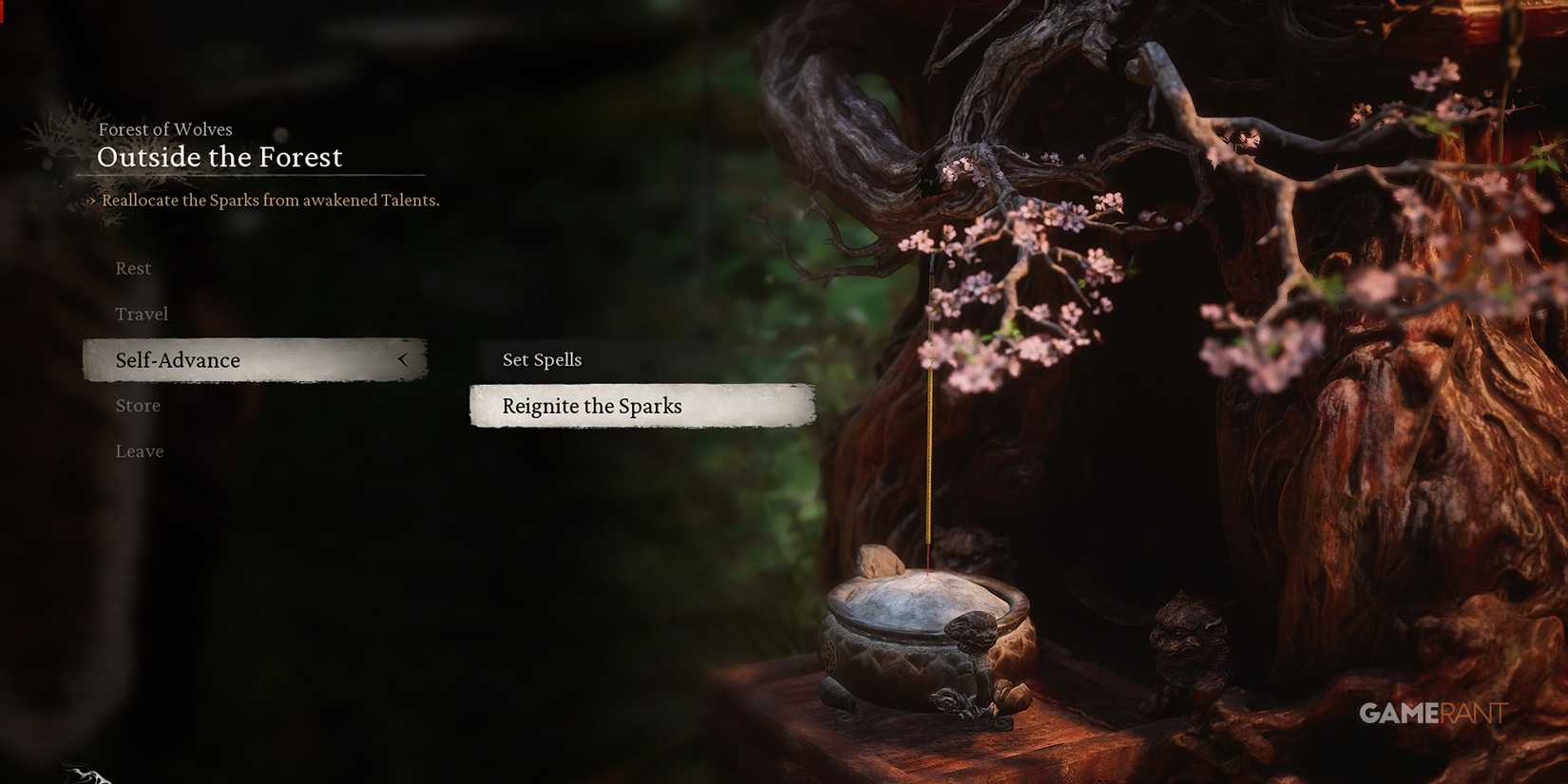Select the Rest option
The image size is (1568, 784).
click(132, 268)
